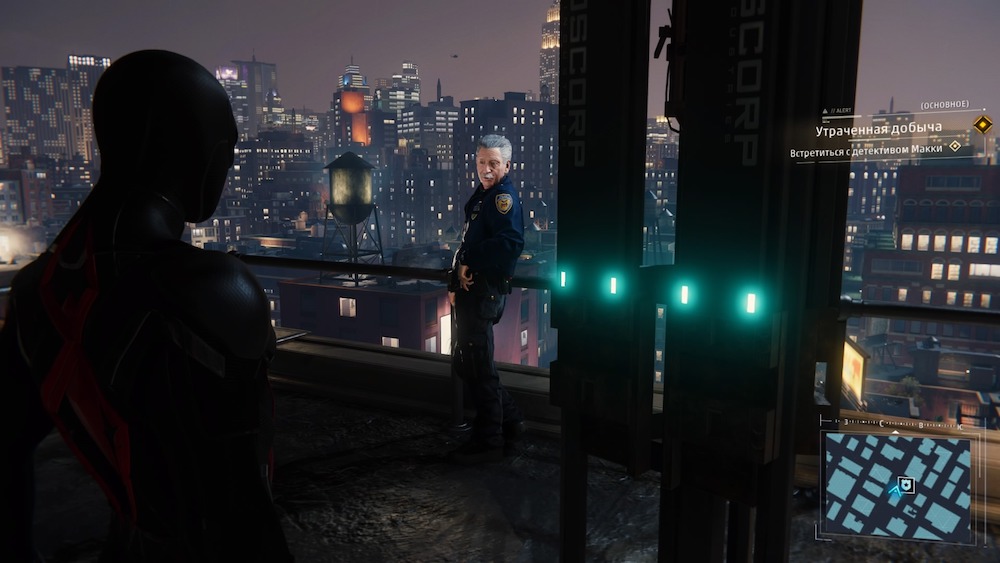The width and height of the screenshot is (1000, 563).
Task: Click the gold diamond main mission icon
Action: [x=982, y=124]
